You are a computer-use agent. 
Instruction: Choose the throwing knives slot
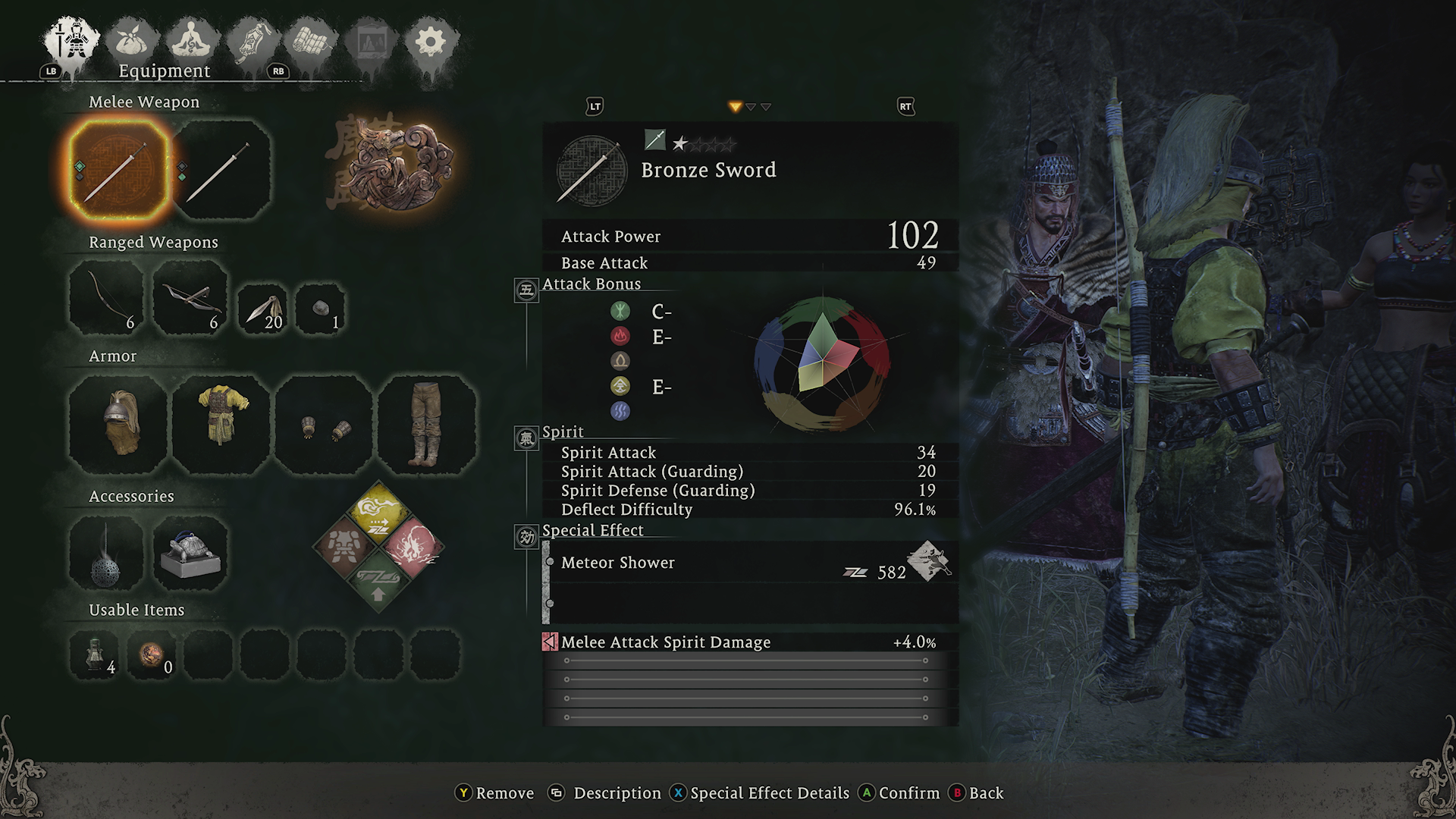pyautogui.click(x=263, y=309)
